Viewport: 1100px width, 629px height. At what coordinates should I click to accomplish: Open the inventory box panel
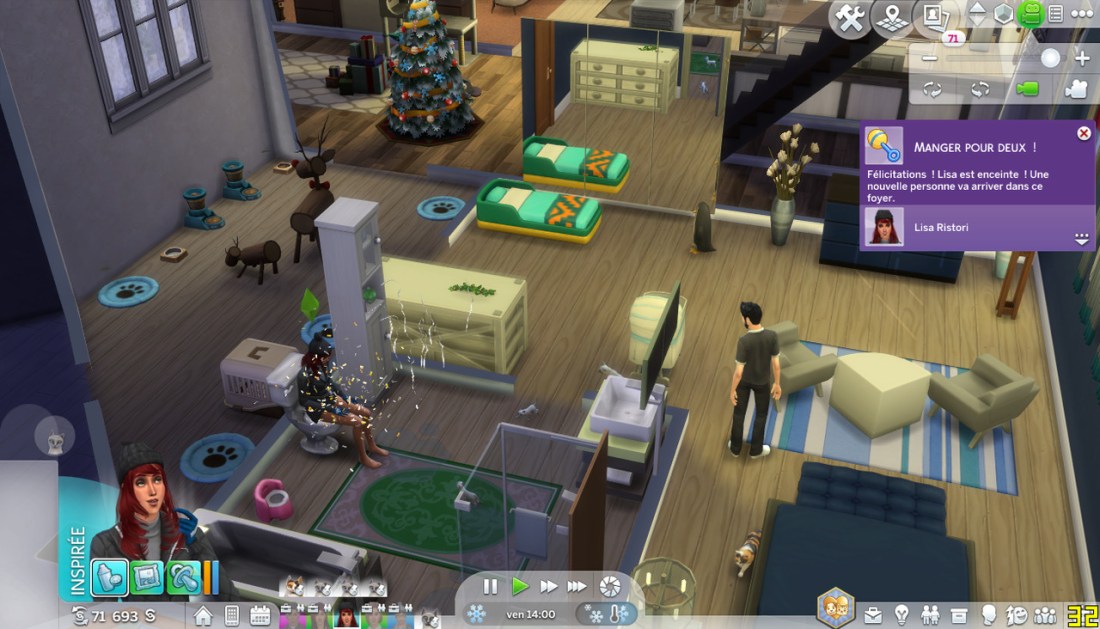[959, 615]
